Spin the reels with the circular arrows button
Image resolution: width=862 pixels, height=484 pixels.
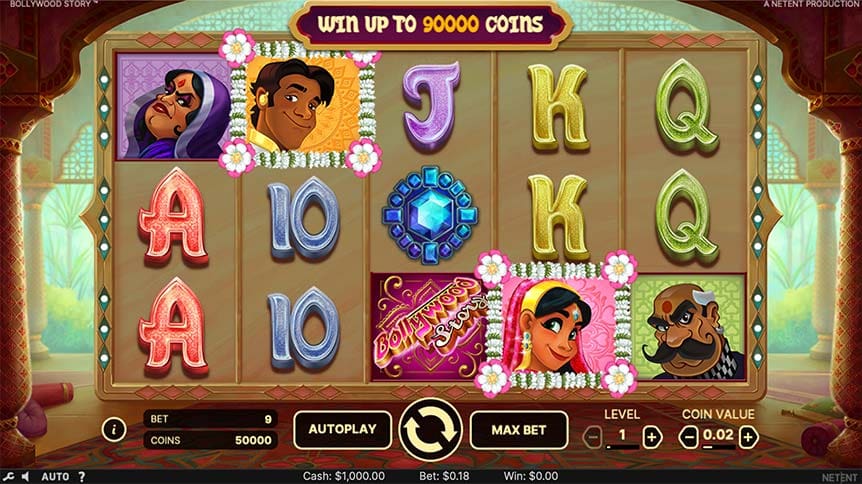coord(430,429)
